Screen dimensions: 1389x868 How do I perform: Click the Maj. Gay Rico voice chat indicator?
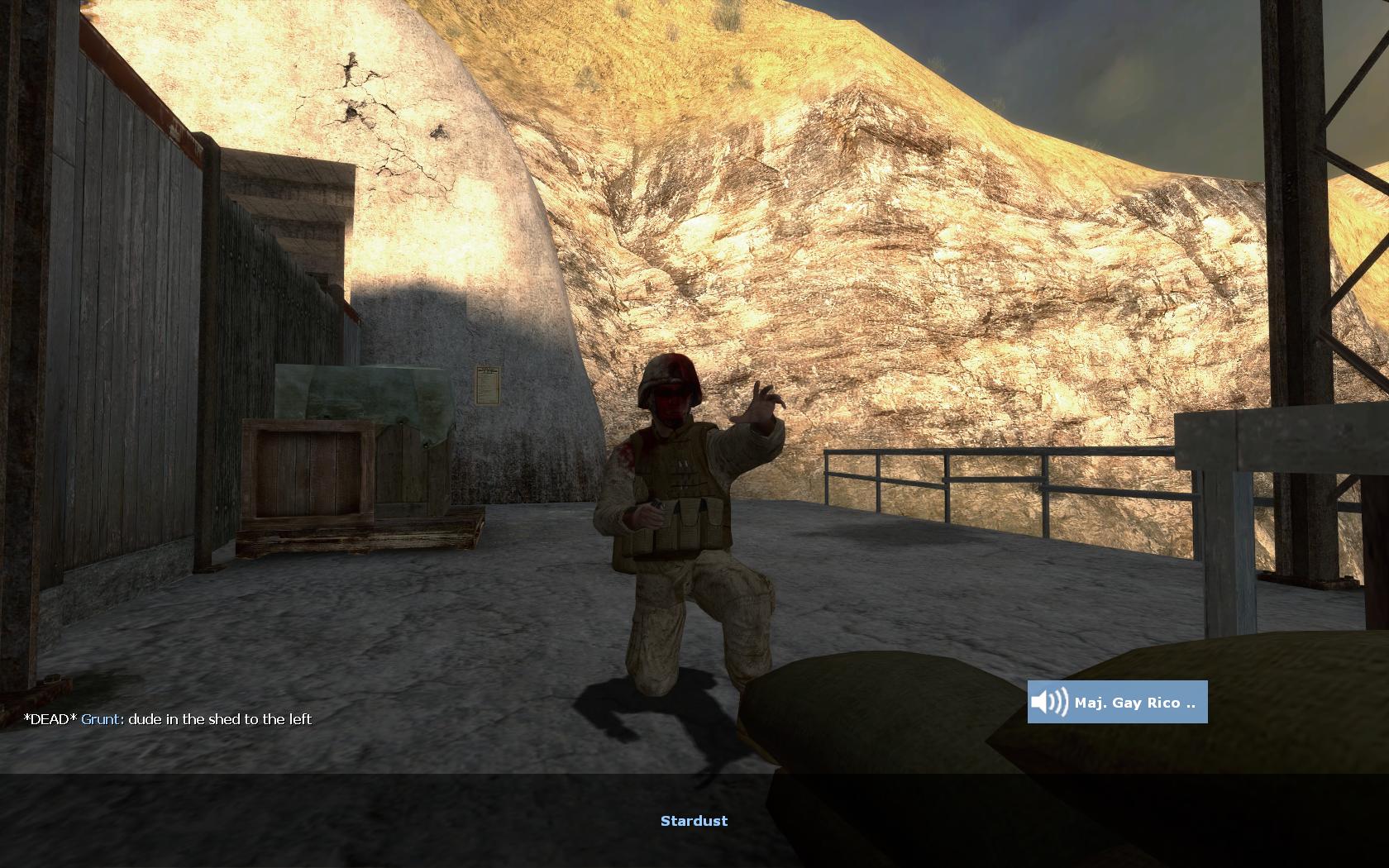point(1117,702)
